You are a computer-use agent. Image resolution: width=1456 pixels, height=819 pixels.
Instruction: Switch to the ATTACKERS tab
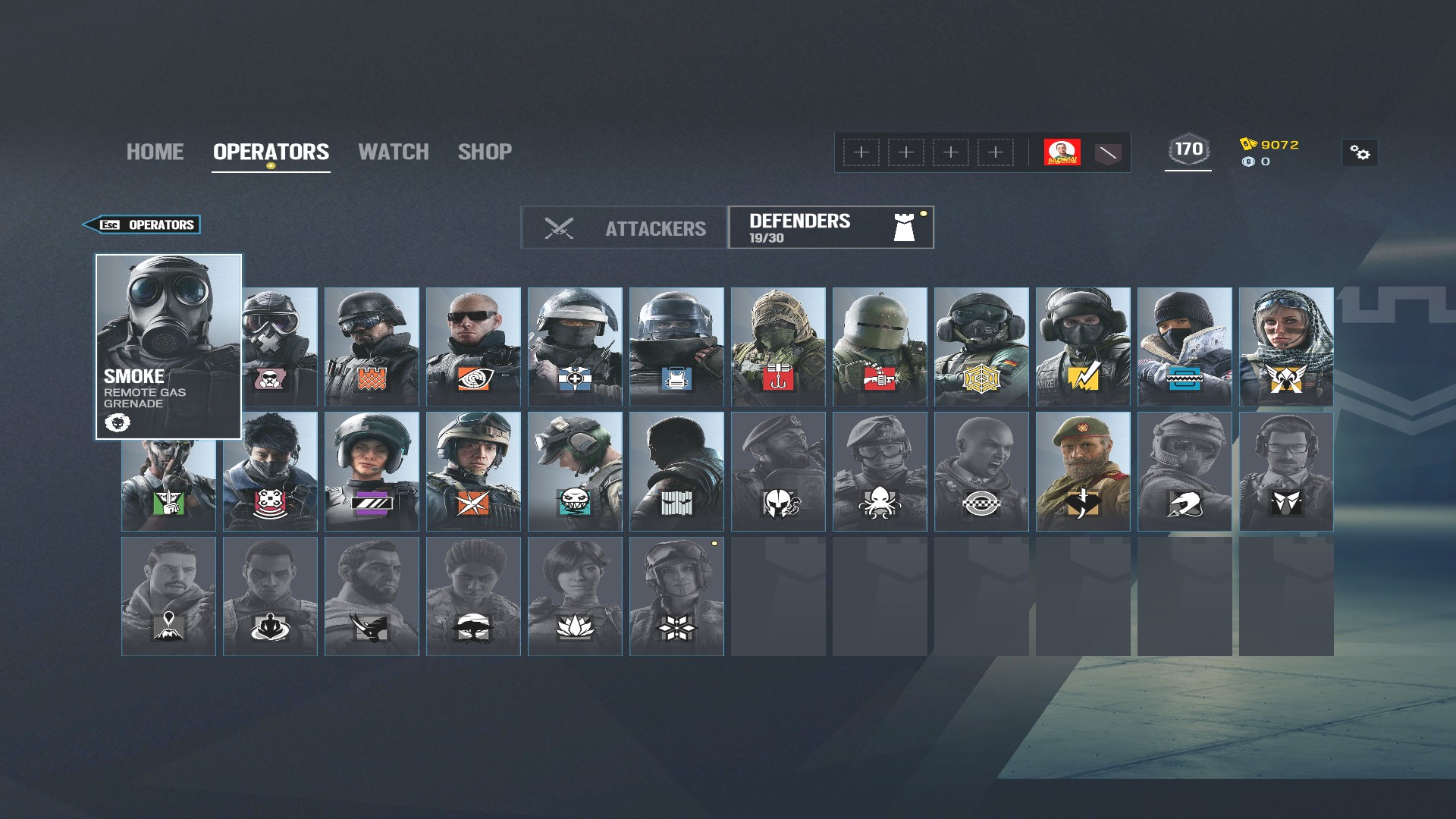tap(657, 227)
